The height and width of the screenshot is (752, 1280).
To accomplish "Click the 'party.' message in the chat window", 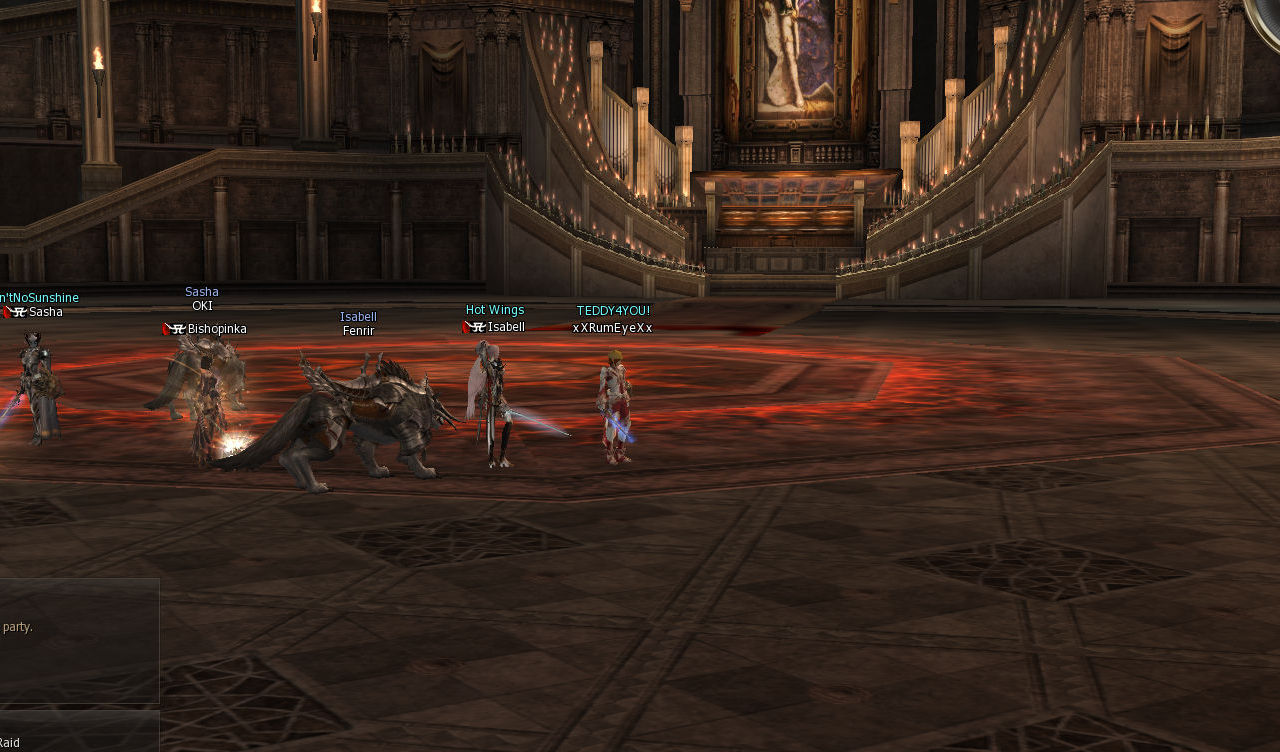I will click(17, 626).
